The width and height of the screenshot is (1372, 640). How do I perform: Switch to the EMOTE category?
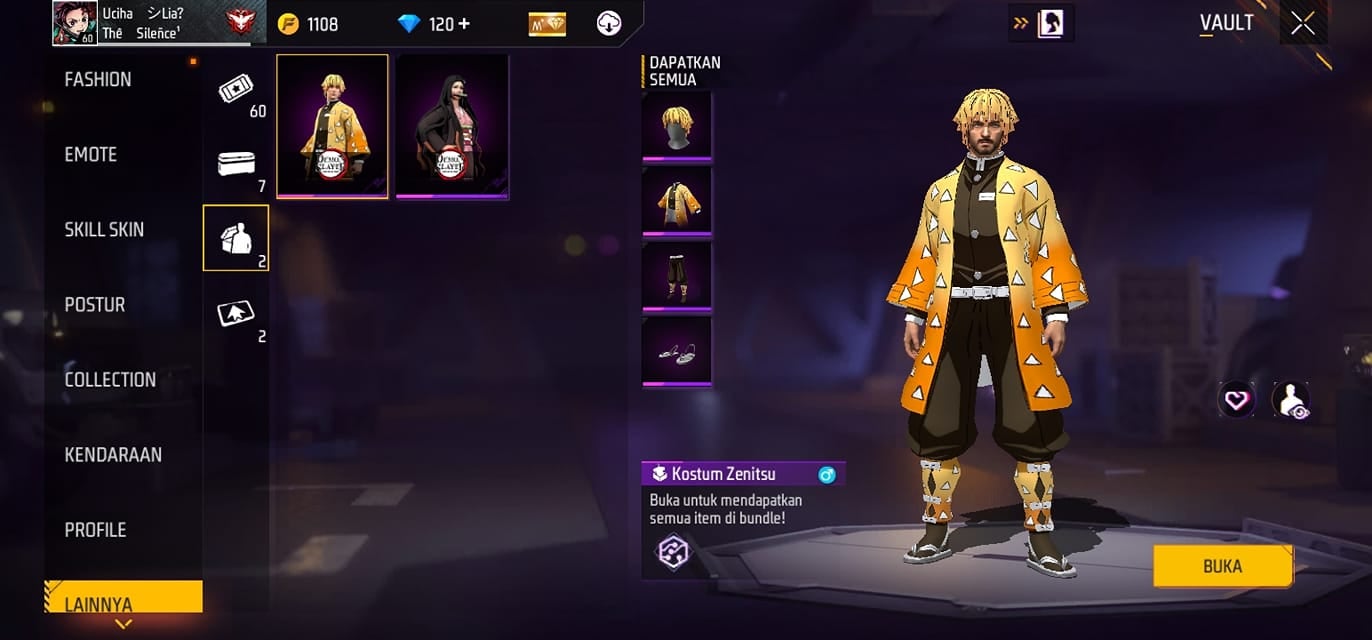tap(91, 155)
